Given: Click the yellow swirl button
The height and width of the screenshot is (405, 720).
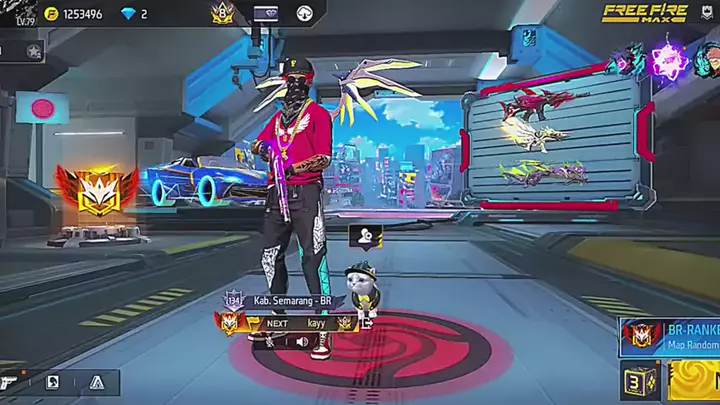Looking at the screenshot, I should click(x=695, y=382).
